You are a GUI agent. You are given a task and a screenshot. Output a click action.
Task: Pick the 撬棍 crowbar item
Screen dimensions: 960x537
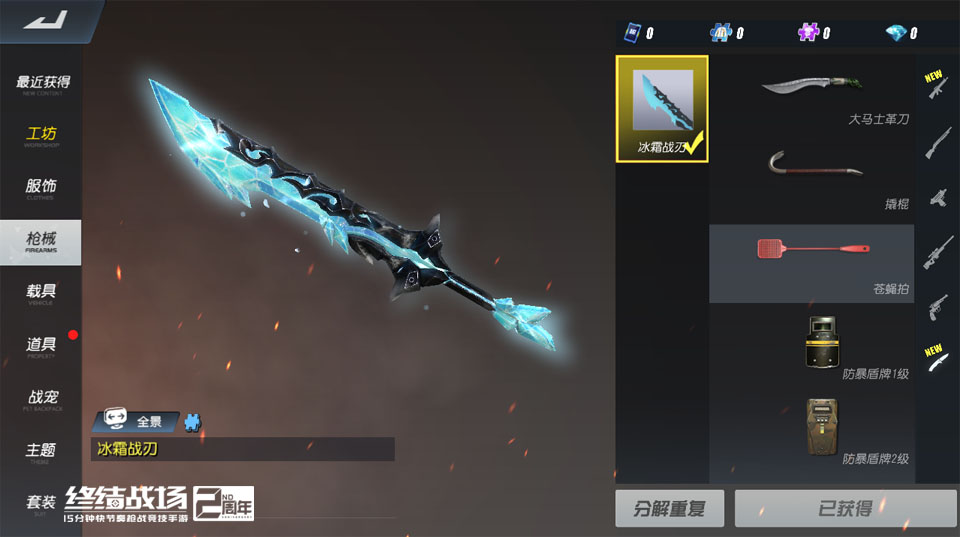[811, 180]
